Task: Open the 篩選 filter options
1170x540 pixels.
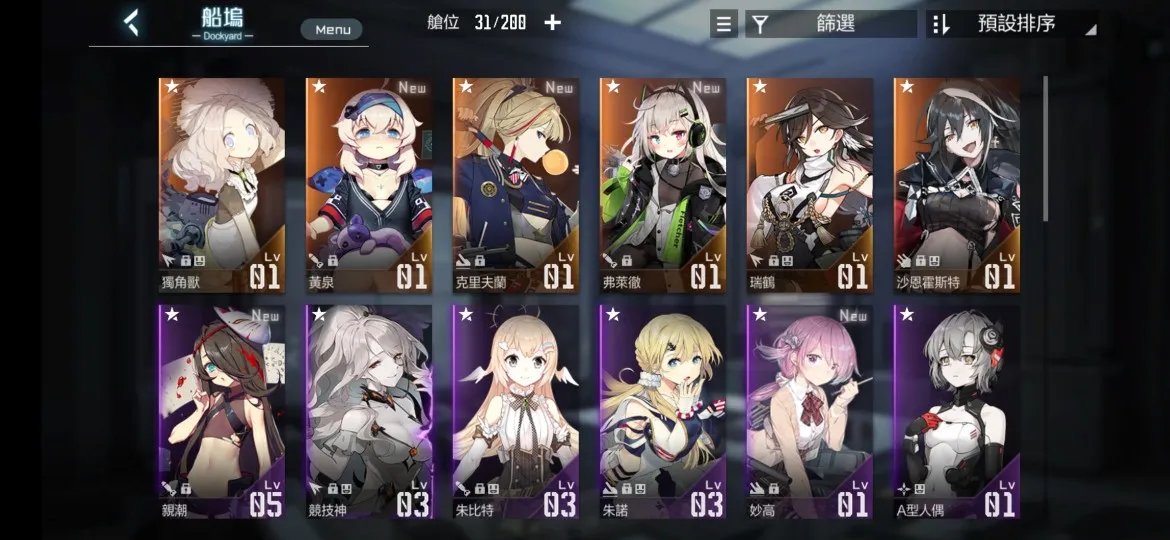Action: [x=831, y=24]
